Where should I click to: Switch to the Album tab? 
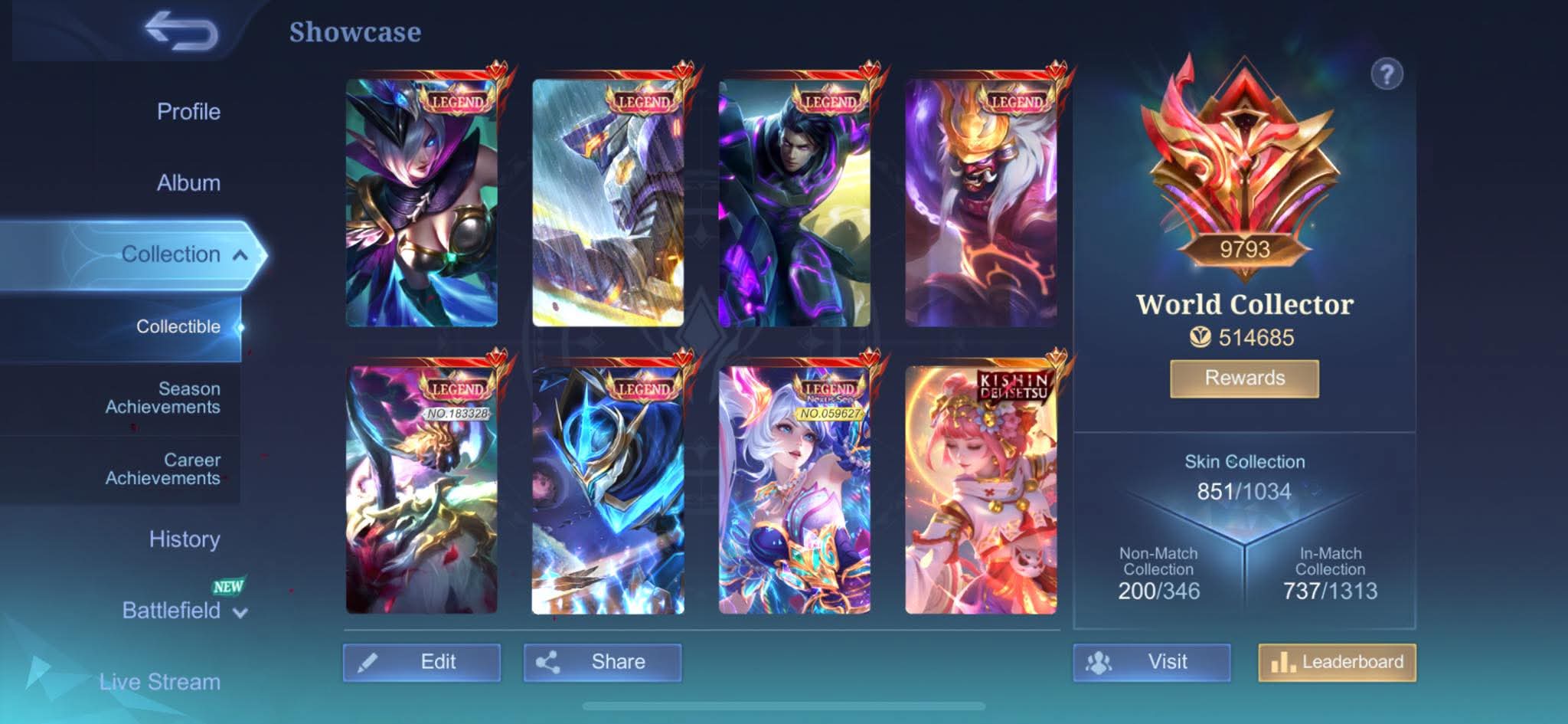188,183
